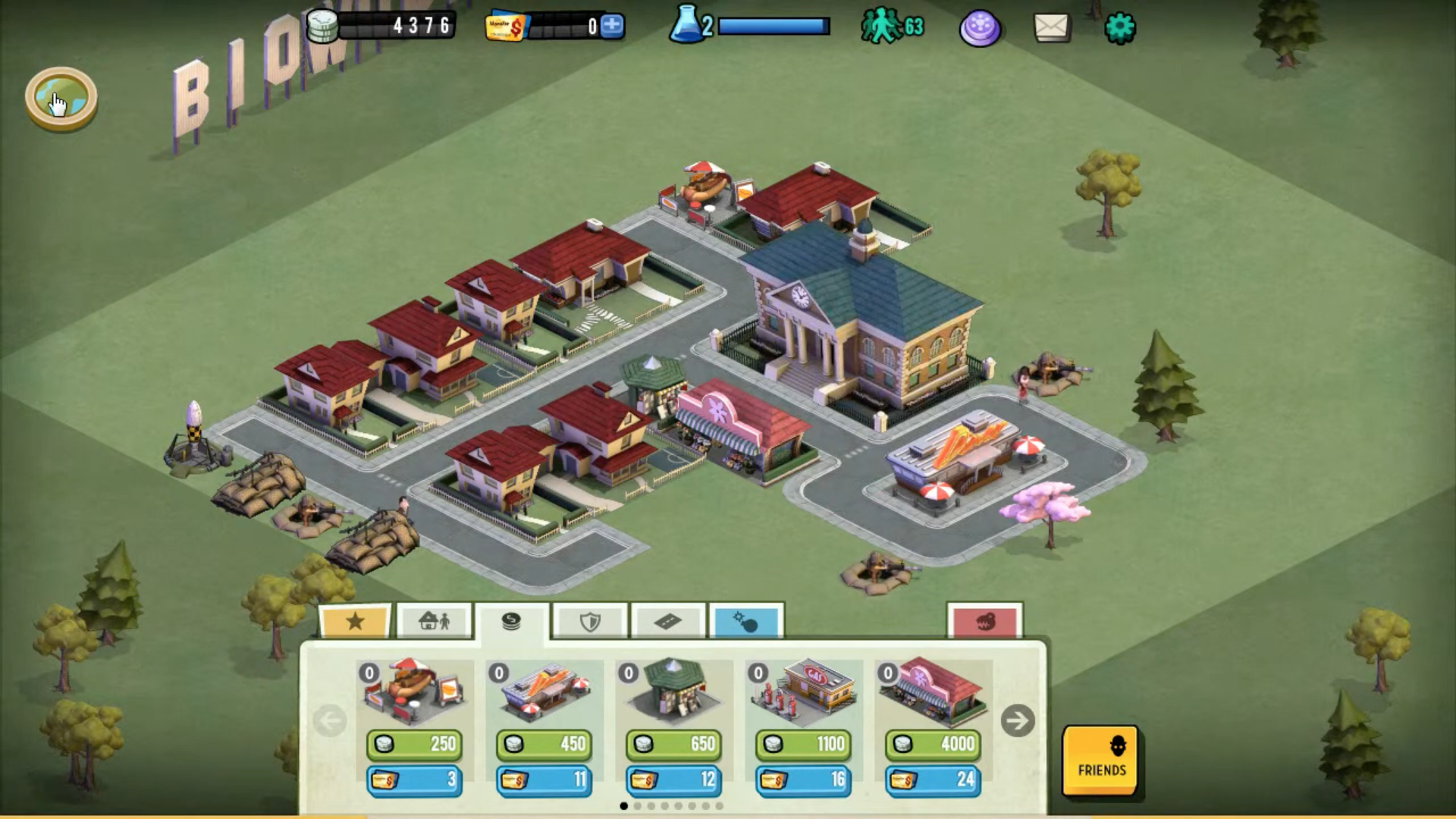Viewport: 1456px width, 819px height.
Task: Open the red monster tab
Action: (984, 622)
